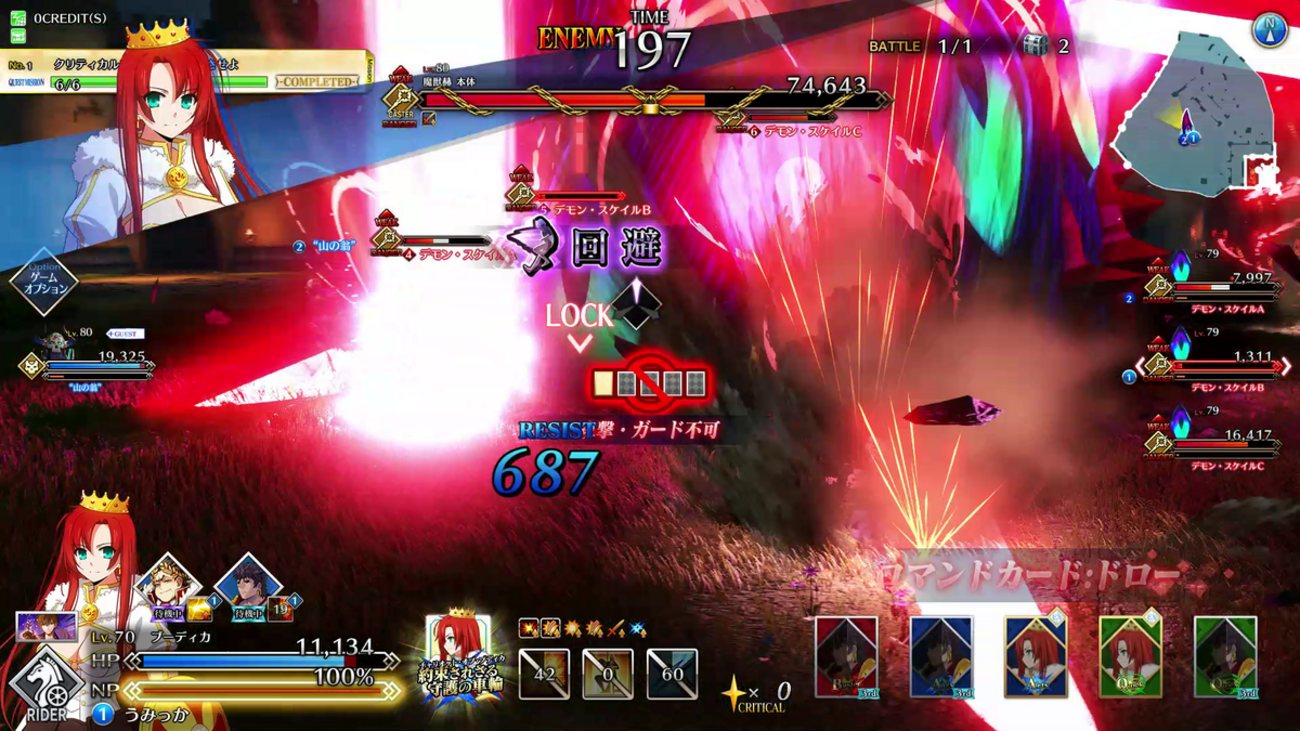Open the master portrait thumbnail above the Rider icon
1300x731 pixels.
click(x=47, y=627)
